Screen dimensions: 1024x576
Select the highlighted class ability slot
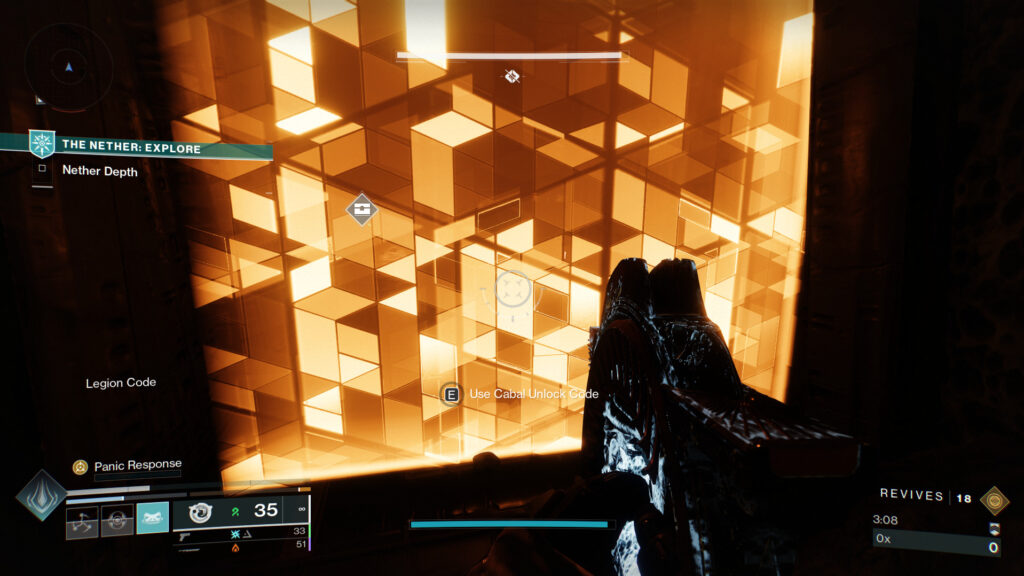point(152,518)
